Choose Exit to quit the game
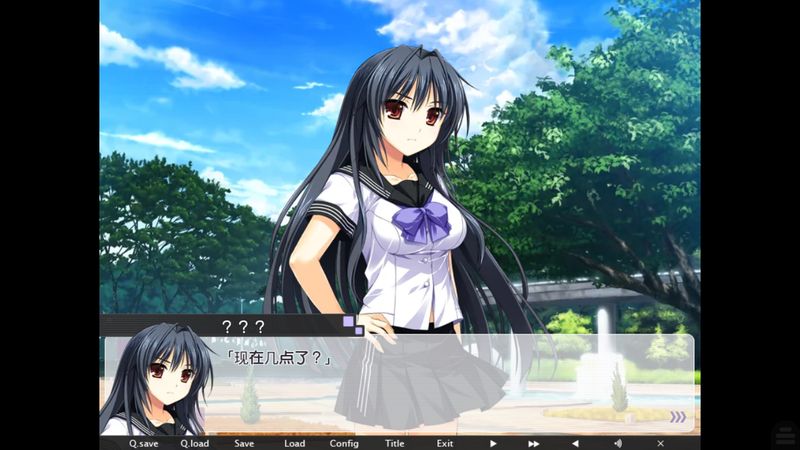Image resolution: width=800 pixels, height=450 pixels. point(444,443)
